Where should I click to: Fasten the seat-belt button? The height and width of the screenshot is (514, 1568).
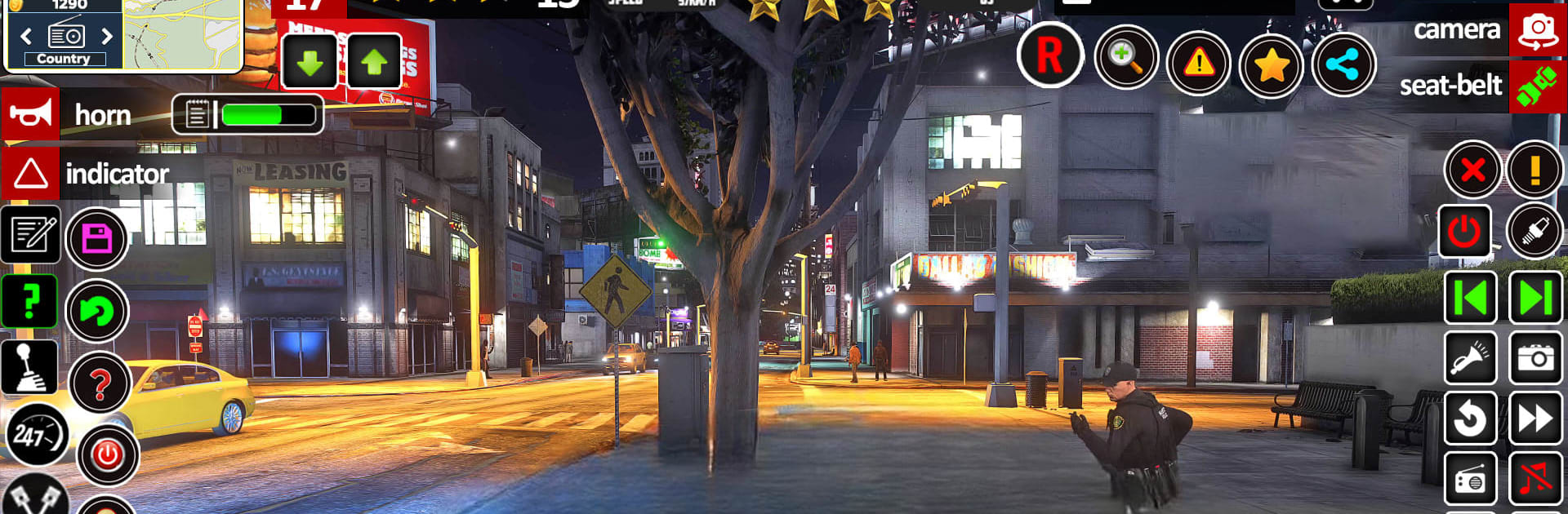(1537, 86)
